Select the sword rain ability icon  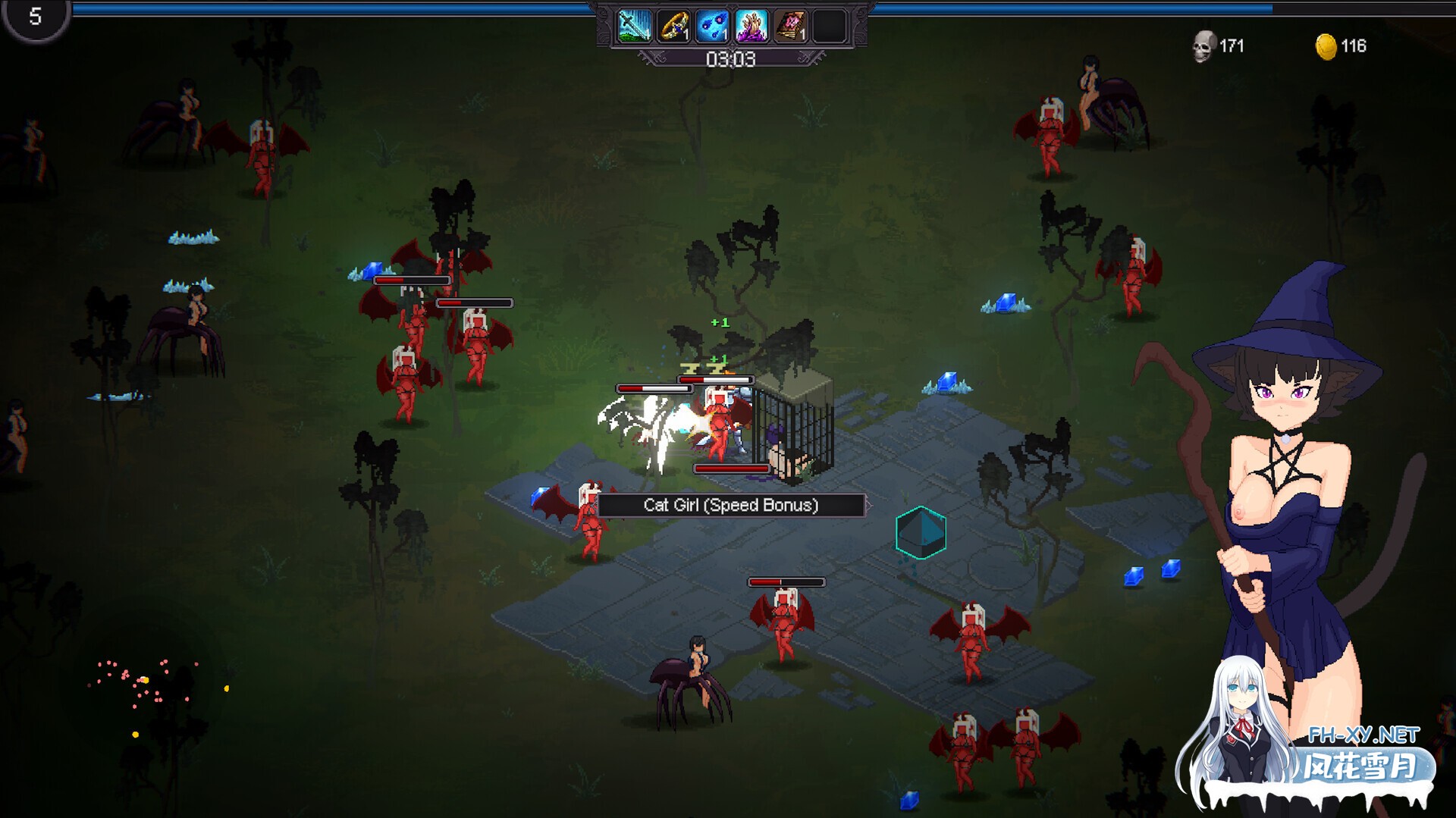click(x=634, y=26)
